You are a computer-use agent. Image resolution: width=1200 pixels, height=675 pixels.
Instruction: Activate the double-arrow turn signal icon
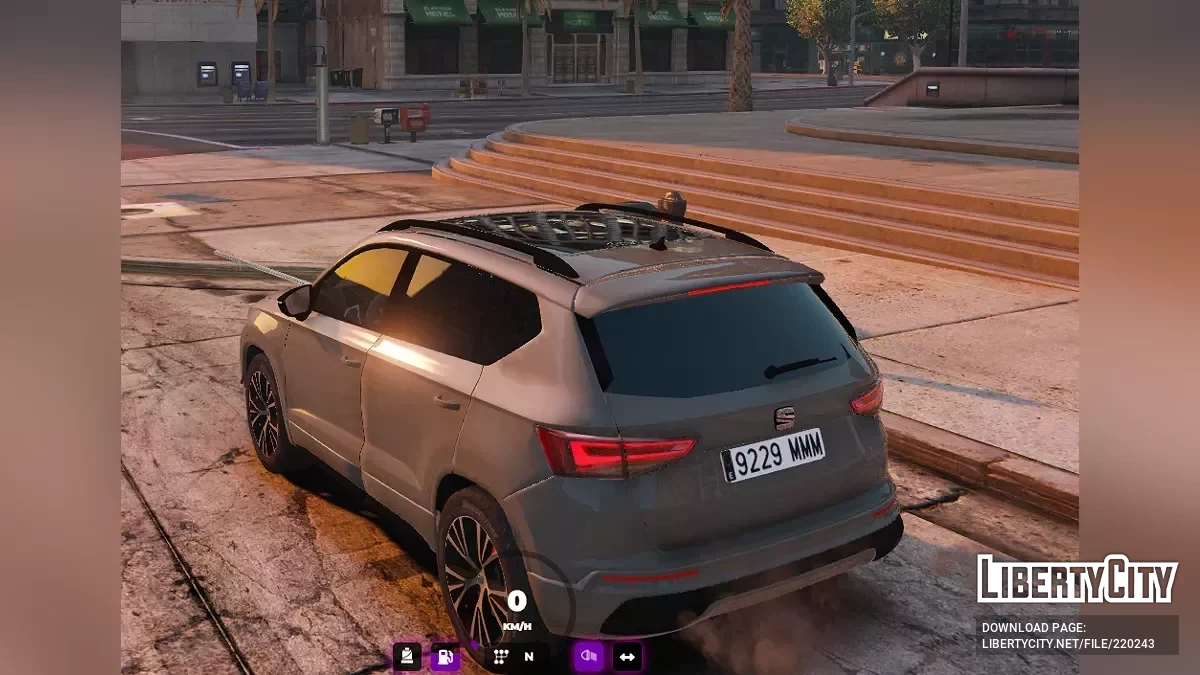click(x=627, y=657)
